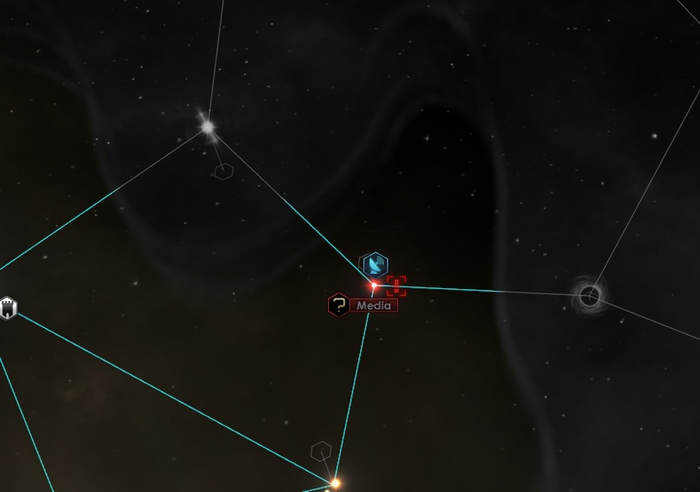Select the Media system label
The width and height of the screenshot is (700, 492).
tap(375, 305)
